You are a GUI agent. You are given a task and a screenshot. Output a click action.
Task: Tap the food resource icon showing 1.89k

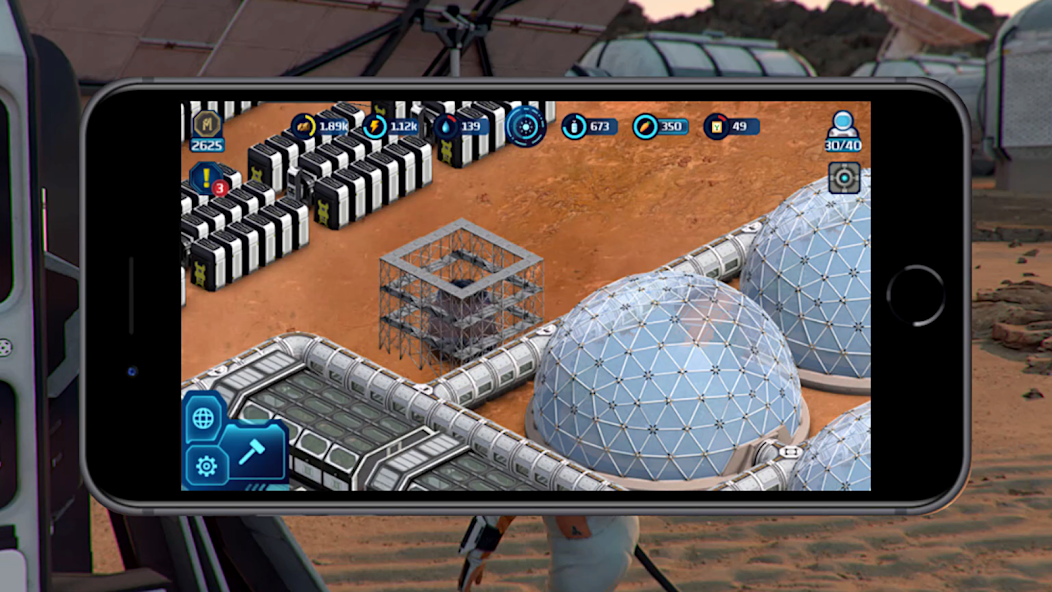[304, 127]
